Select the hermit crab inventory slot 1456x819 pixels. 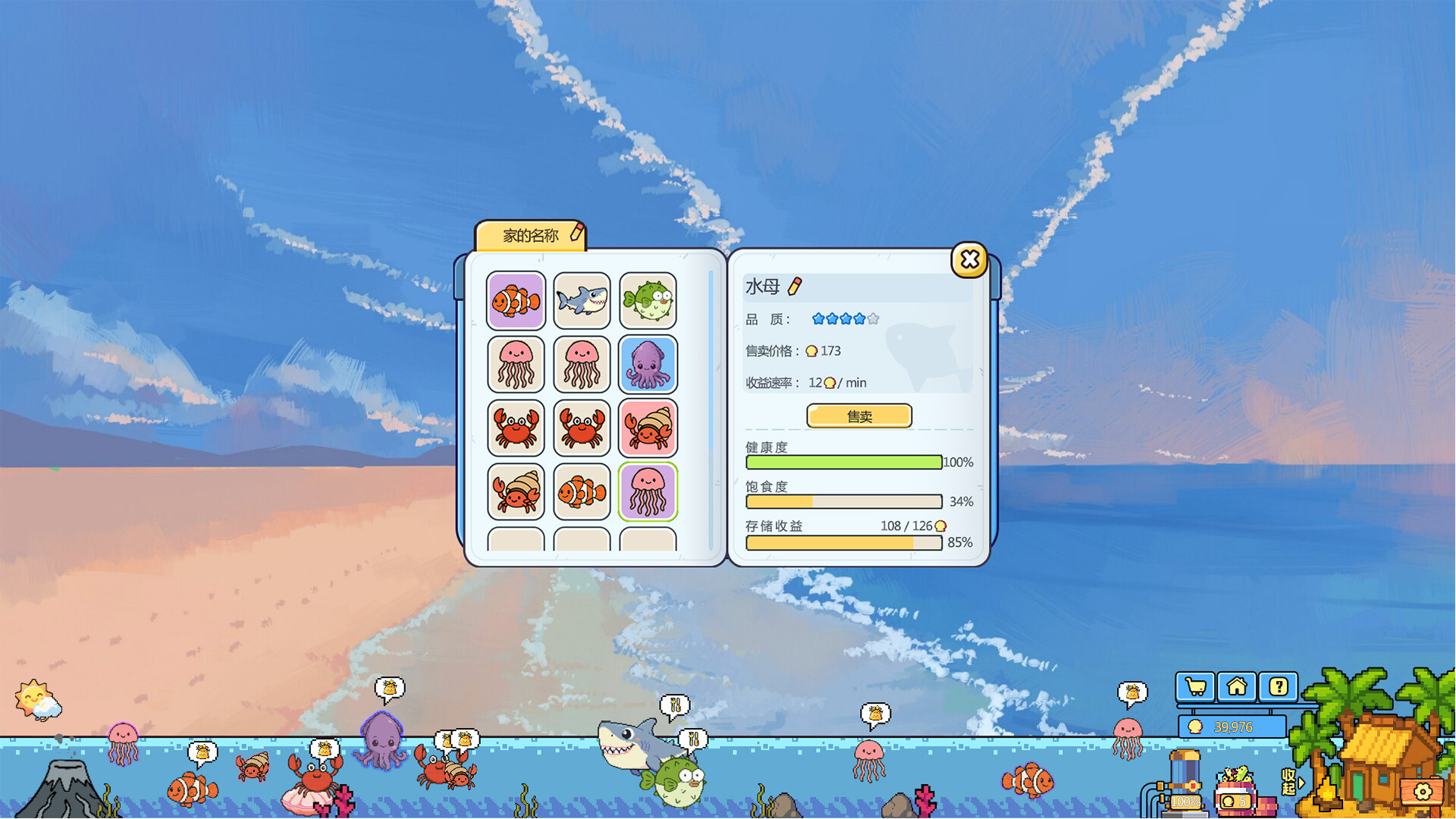648,427
